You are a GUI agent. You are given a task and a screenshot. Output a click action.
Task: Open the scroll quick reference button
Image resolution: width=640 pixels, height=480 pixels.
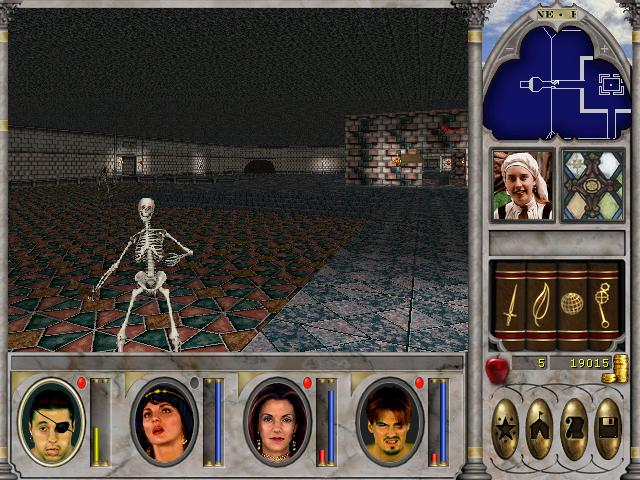(573, 429)
